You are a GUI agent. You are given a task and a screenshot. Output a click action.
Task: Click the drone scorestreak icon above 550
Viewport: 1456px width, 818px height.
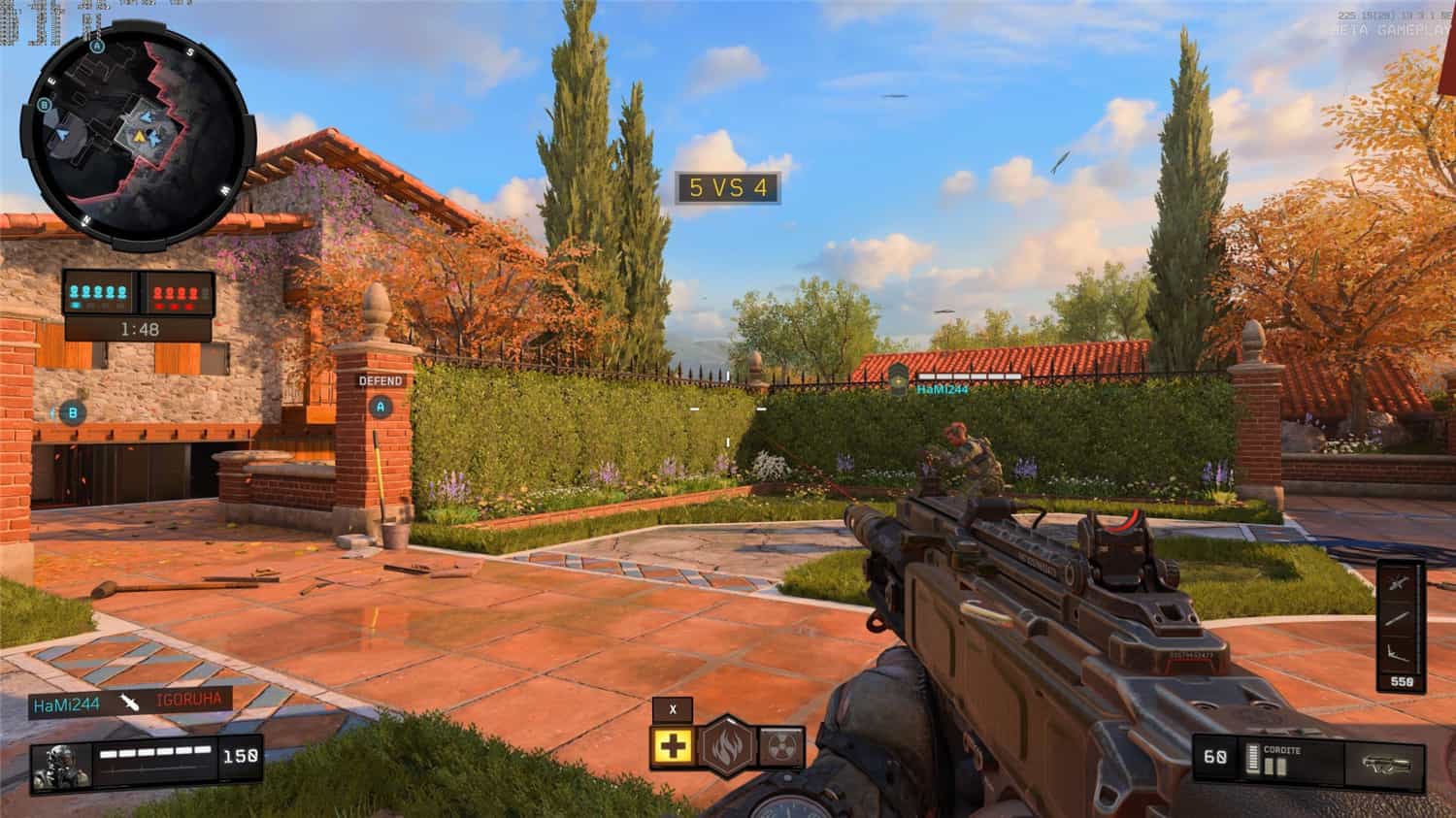pyautogui.click(x=1396, y=653)
